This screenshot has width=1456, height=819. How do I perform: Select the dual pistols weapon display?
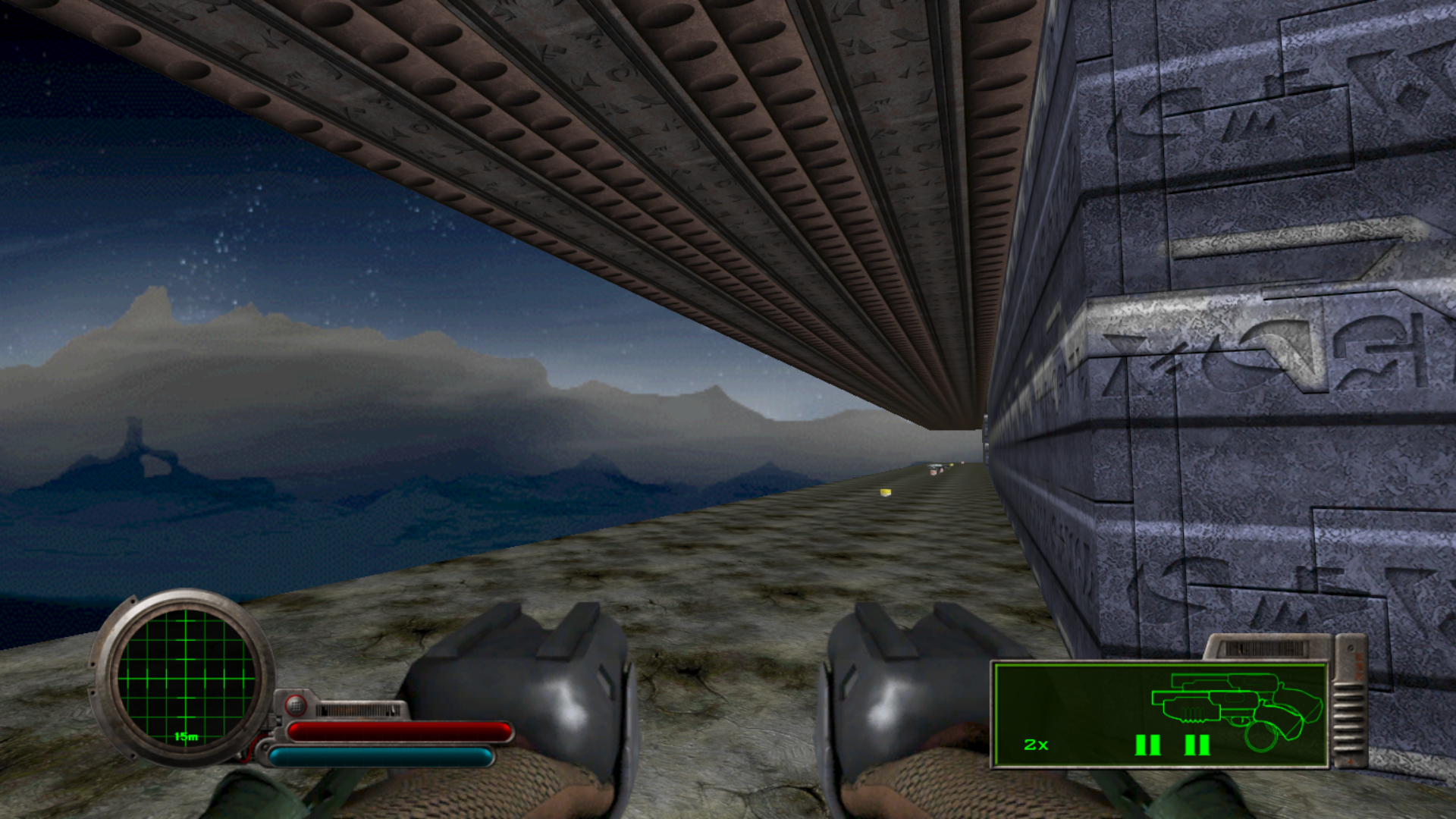click(1160, 714)
